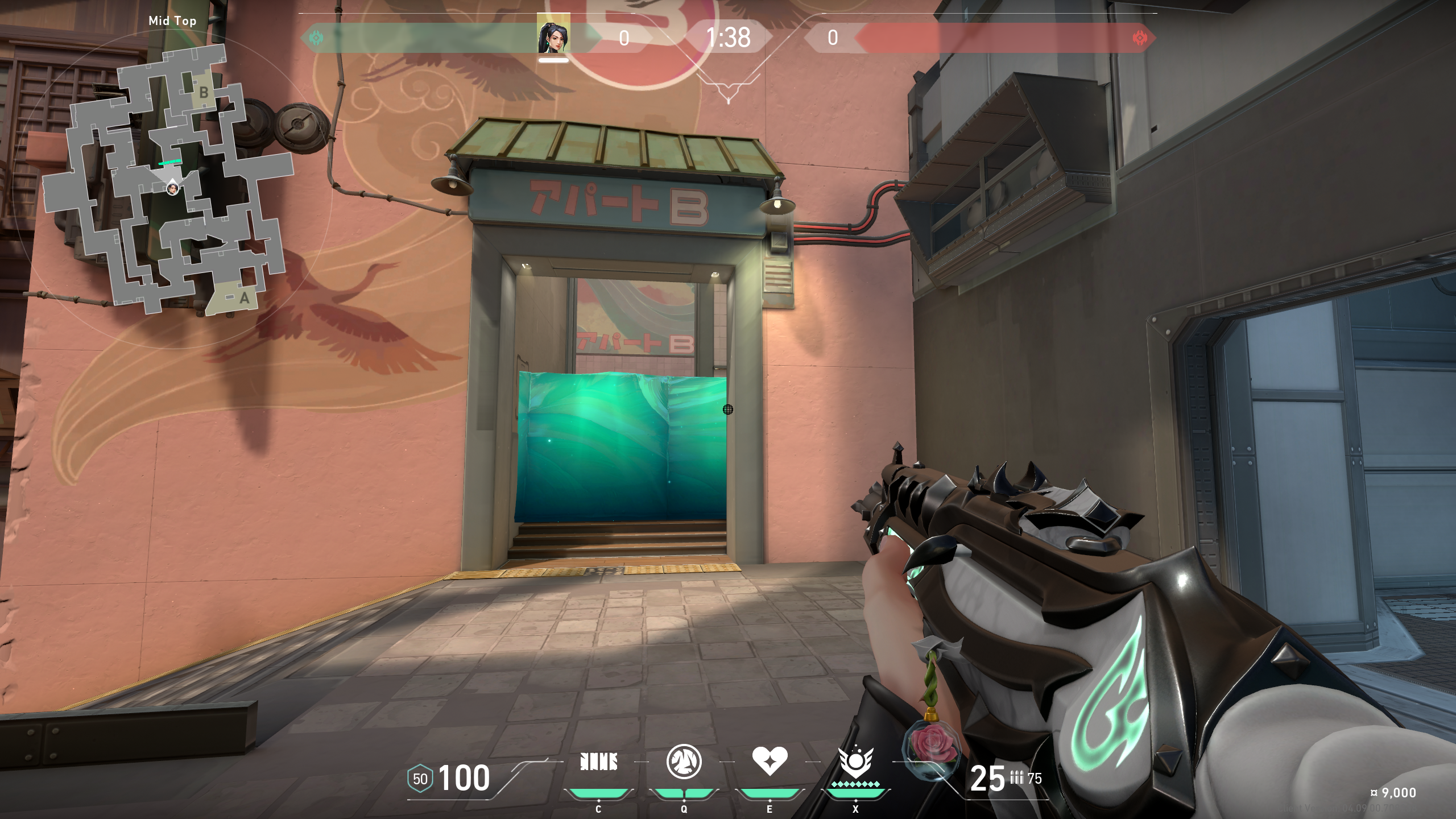Activate the Slow Orb ability icon

pyautogui.click(x=684, y=762)
